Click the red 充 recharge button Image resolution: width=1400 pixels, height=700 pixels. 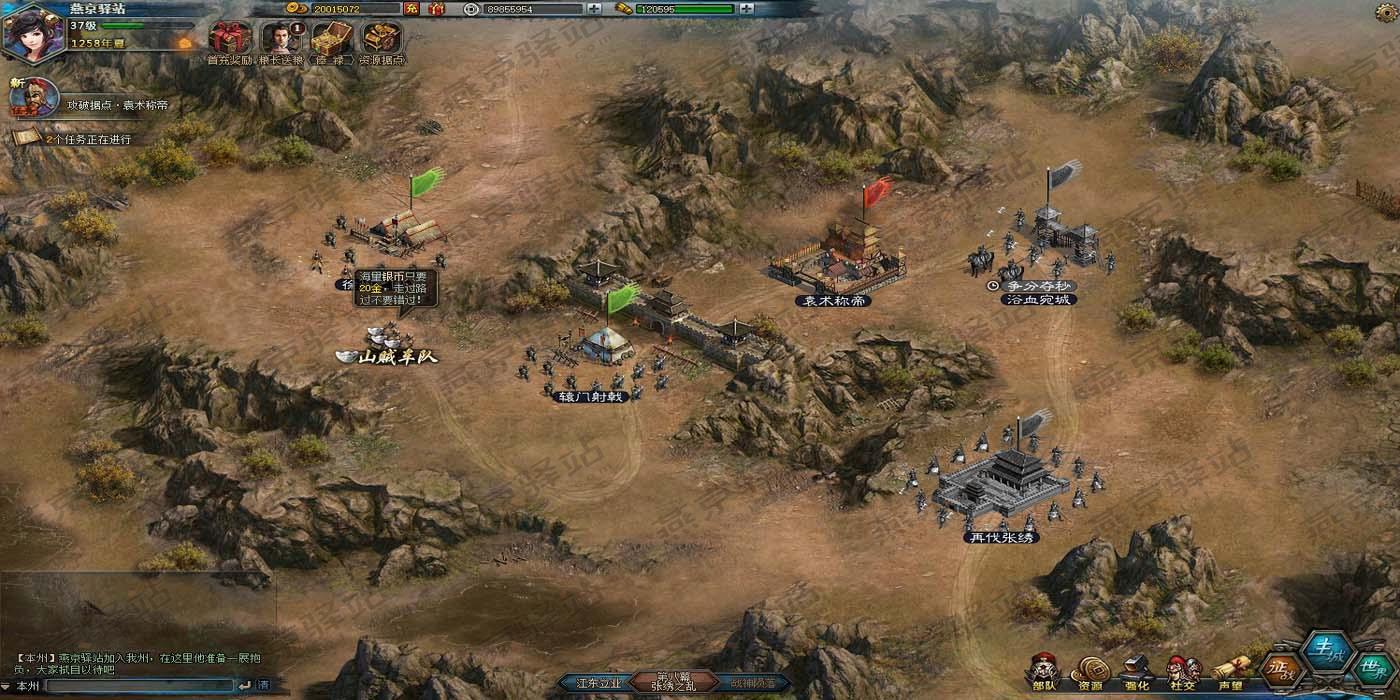(411, 9)
